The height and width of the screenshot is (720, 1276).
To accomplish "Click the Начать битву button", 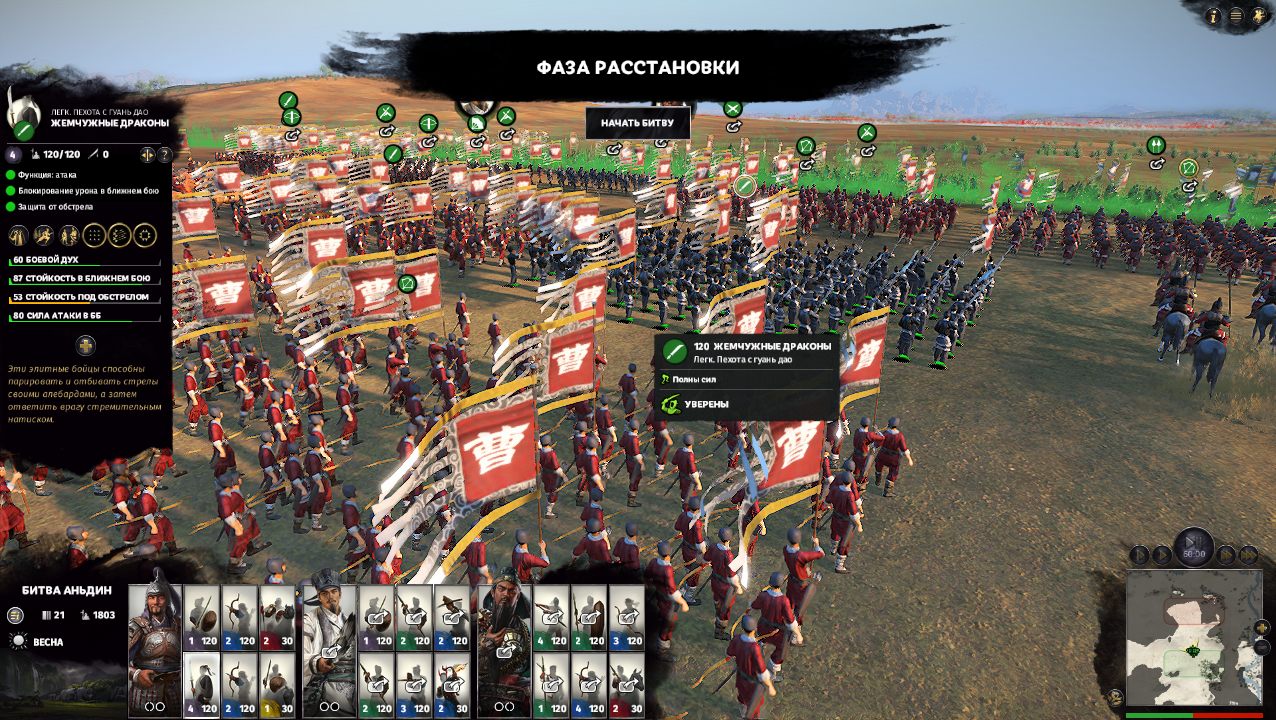I will 637,123.
